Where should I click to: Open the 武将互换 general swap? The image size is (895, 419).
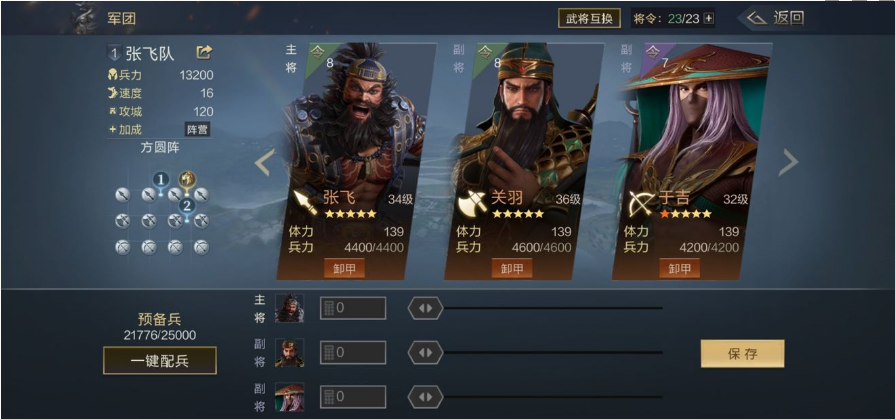tap(589, 18)
